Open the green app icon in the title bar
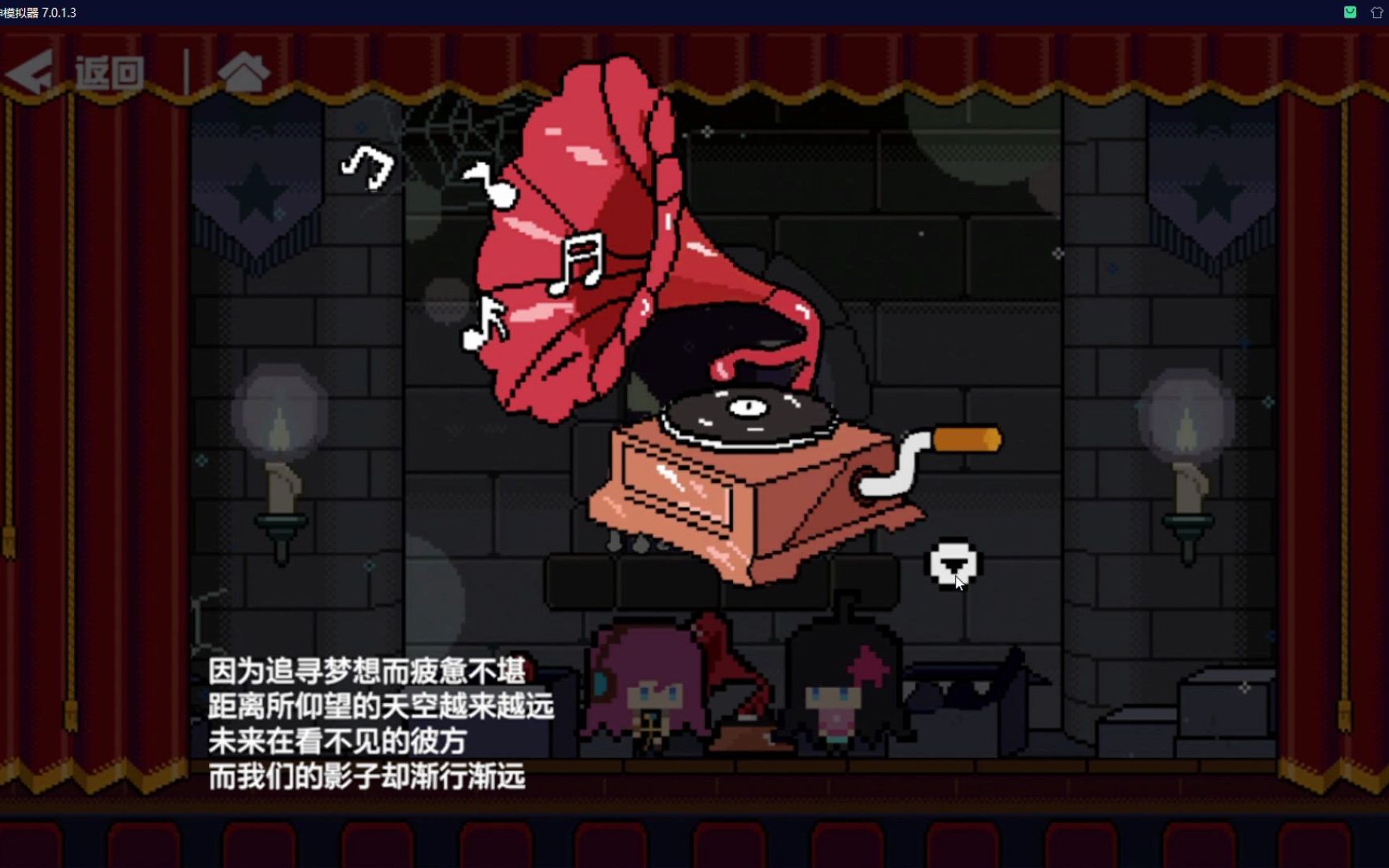1389x868 pixels. 1349,12
